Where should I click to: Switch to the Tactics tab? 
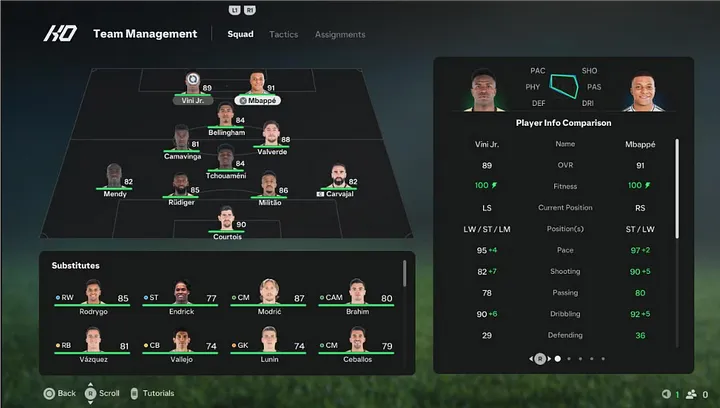pos(284,34)
